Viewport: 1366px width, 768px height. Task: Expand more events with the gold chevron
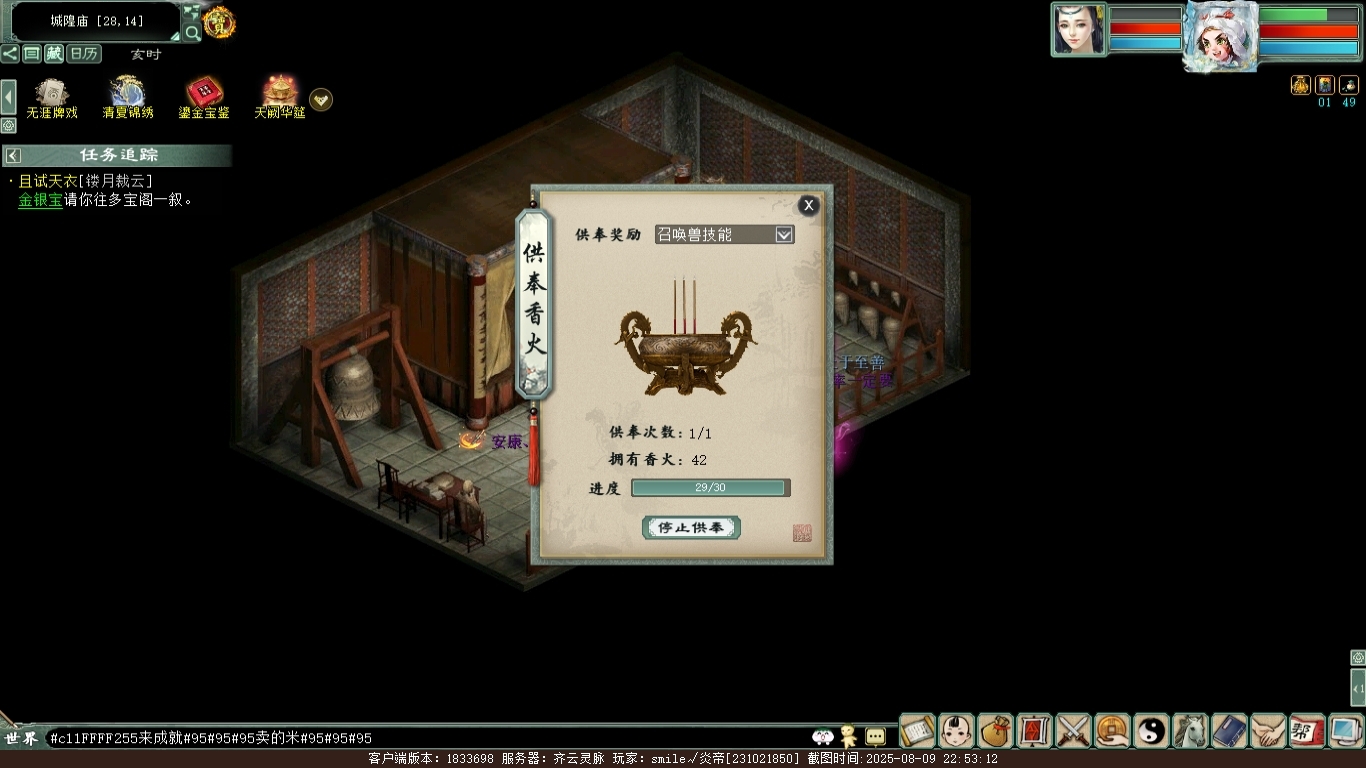pyautogui.click(x=321, y=99)
